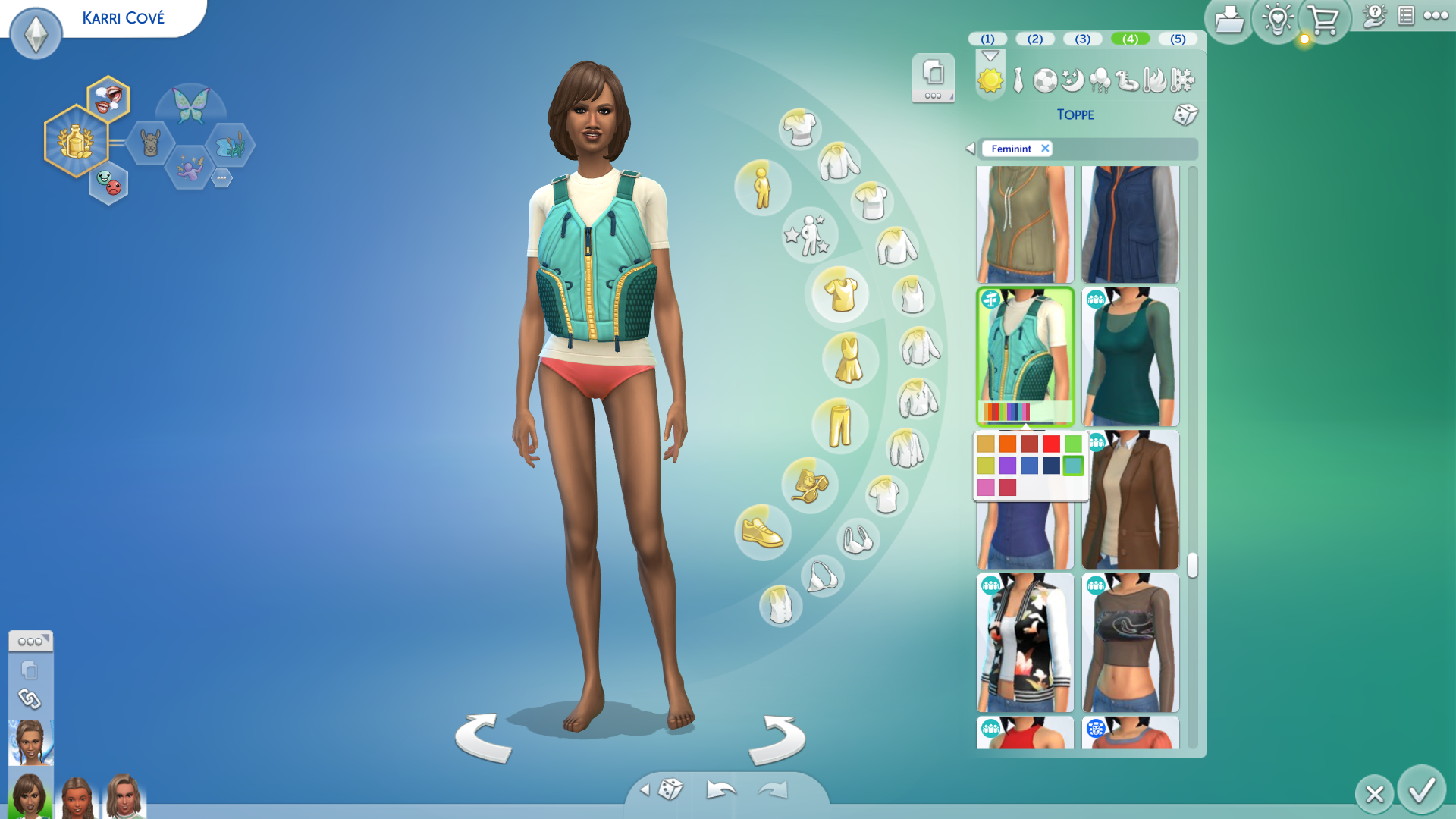The width and height of the screenshot is (1456, 819).
Task: Select the dark teal long-sleeve top
Action: pos(1130,357)
